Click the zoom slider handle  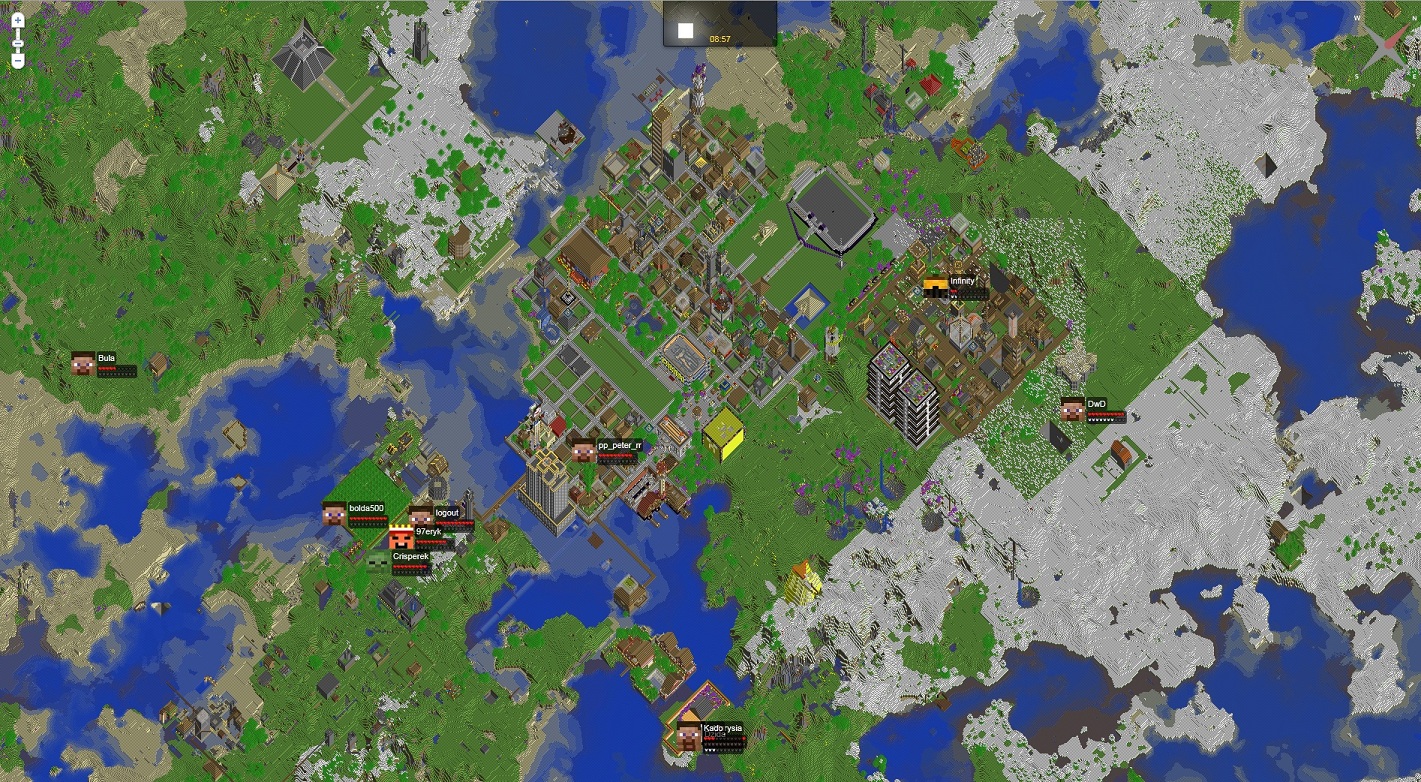pyautogui.click(x=18, y=40)
